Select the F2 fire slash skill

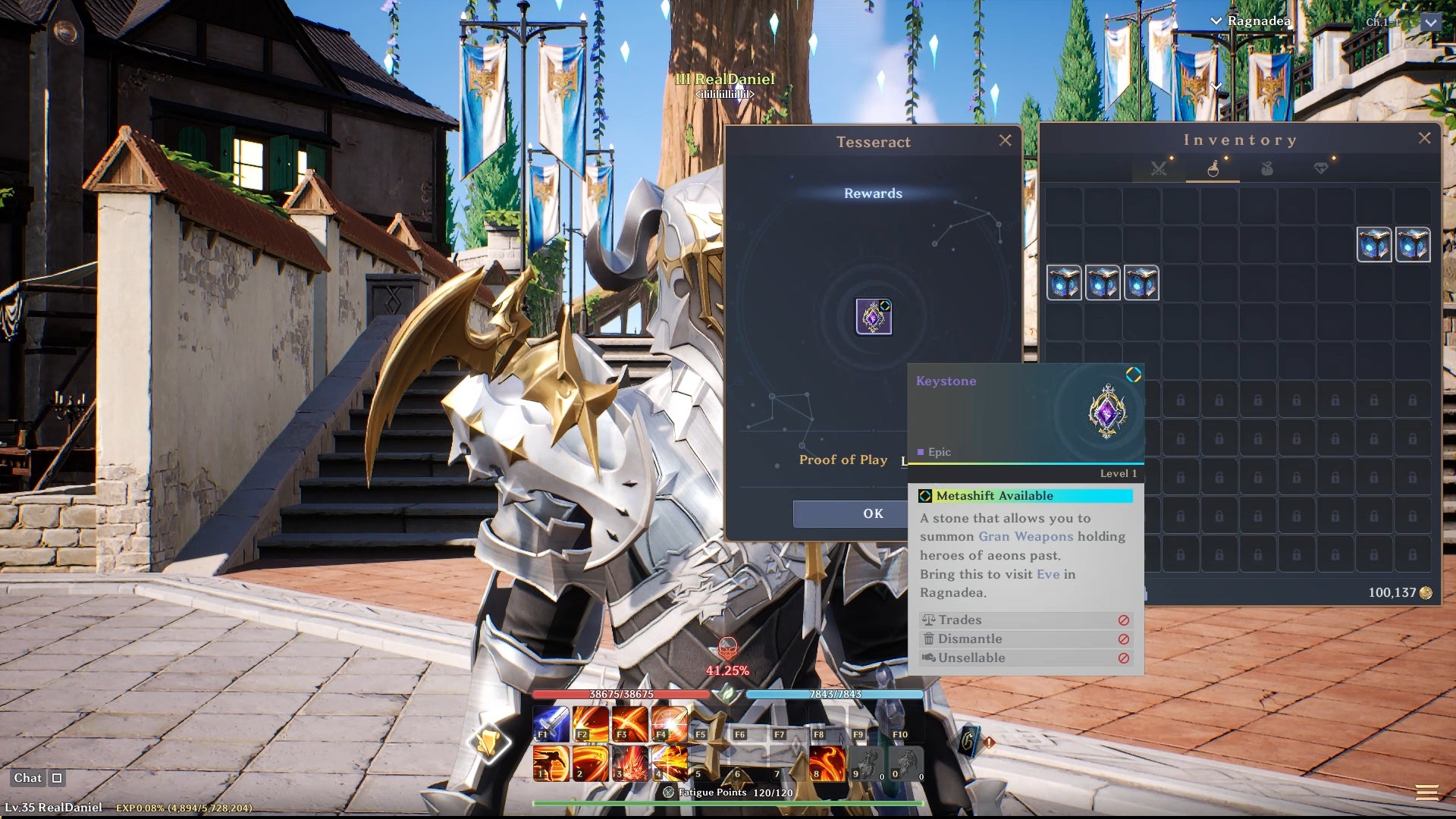click(x=591, y=723)
